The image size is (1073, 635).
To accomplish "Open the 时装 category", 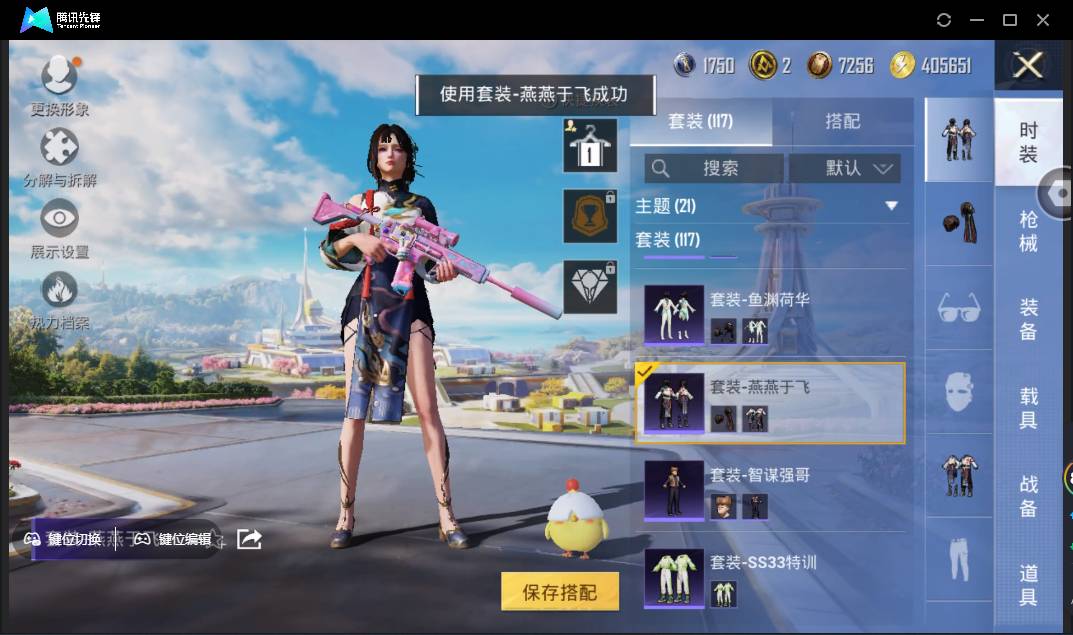I will point(1028,142).
